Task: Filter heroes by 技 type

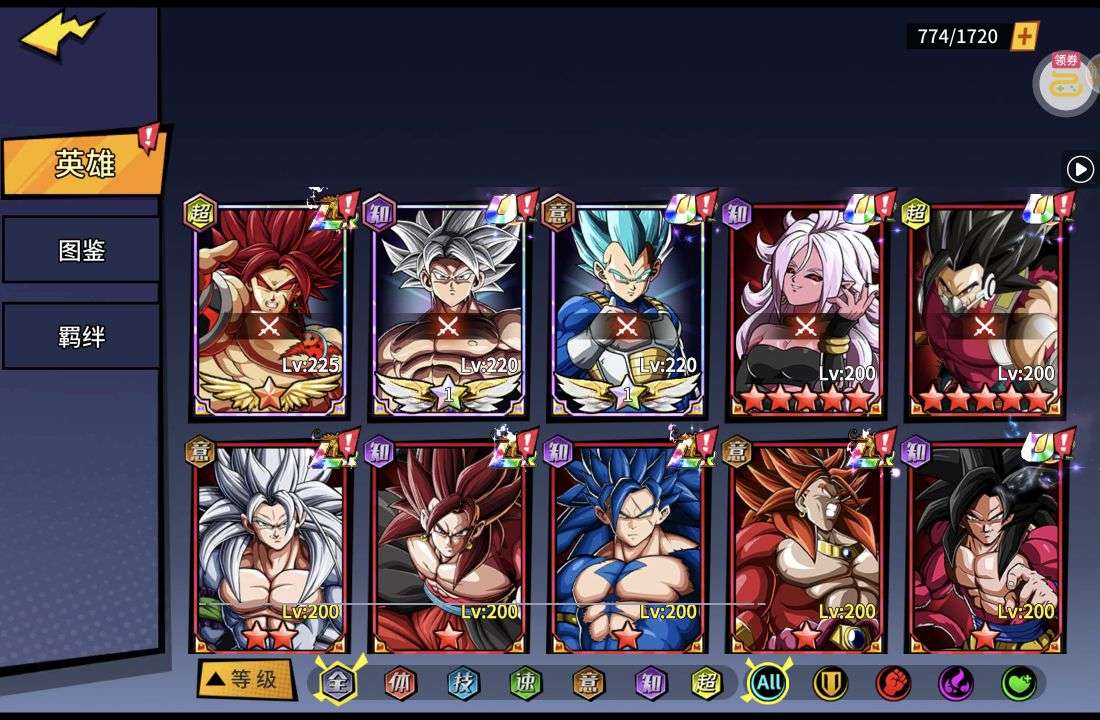Action: tap(463, 683)
